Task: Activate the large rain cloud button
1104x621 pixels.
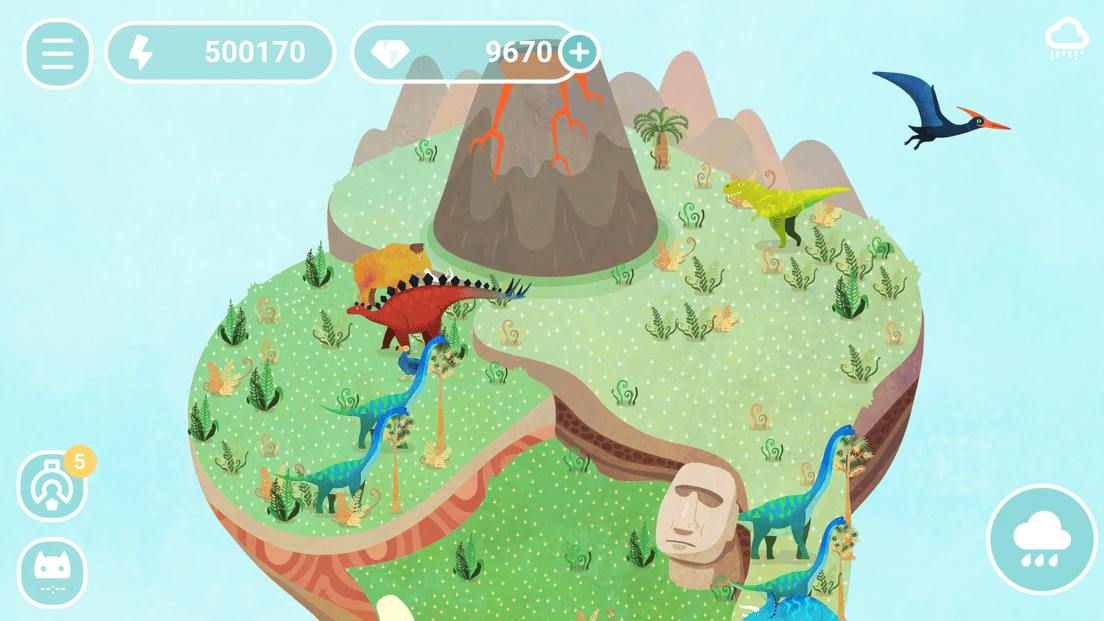Action: pos(1043,540)
